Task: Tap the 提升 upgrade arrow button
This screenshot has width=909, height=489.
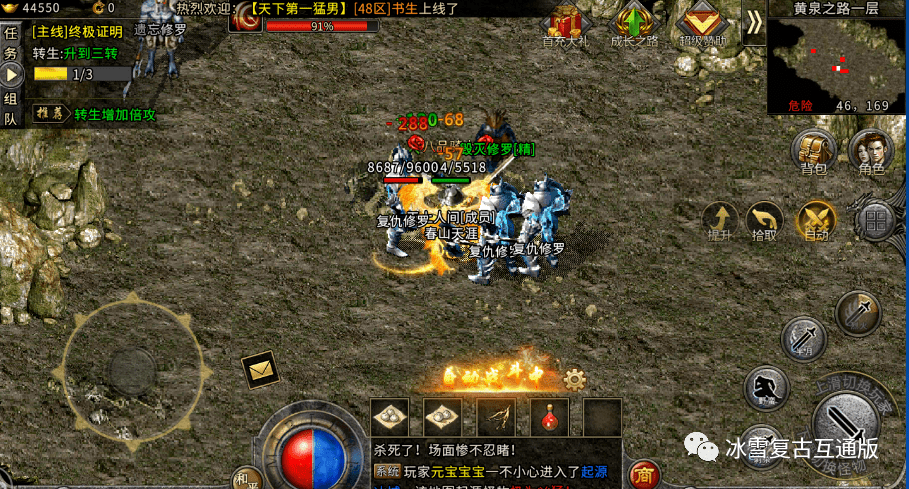Action: click(x=719, y=220)
